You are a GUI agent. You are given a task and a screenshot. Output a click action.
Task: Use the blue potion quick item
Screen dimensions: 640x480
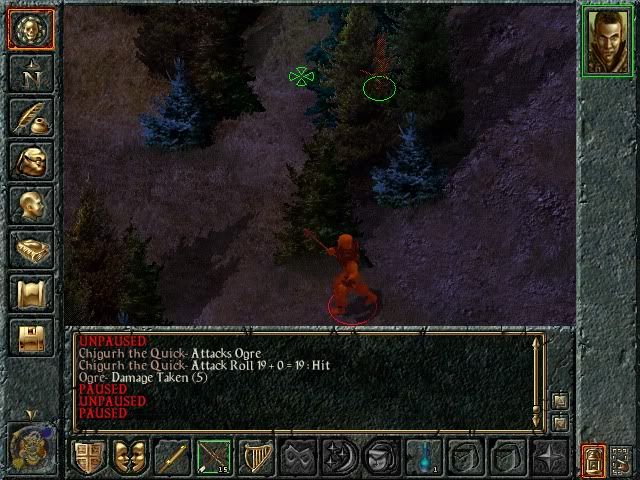pyautogui.click(x=423, y=458)
